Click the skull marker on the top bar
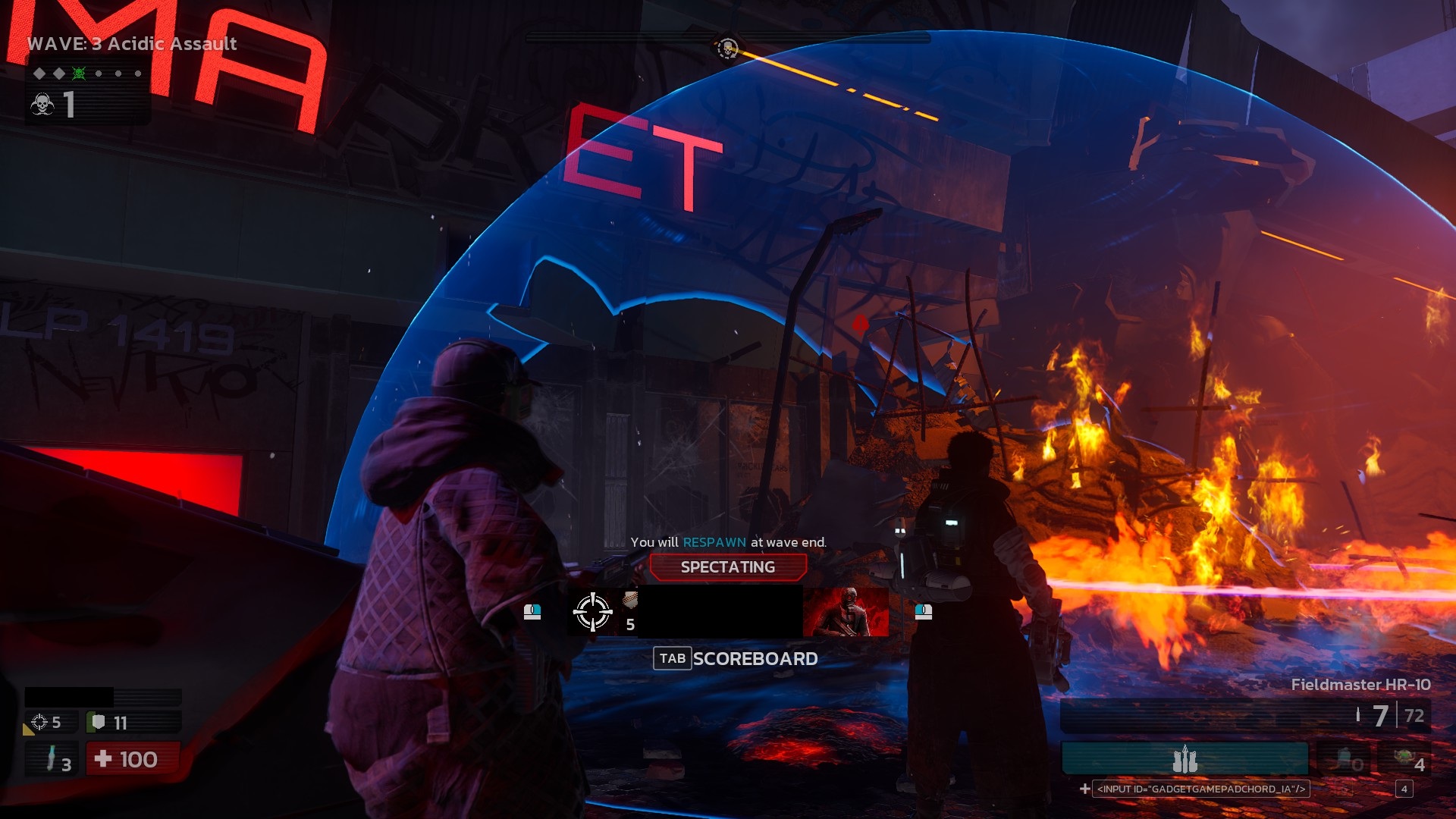 click(727, 49)
